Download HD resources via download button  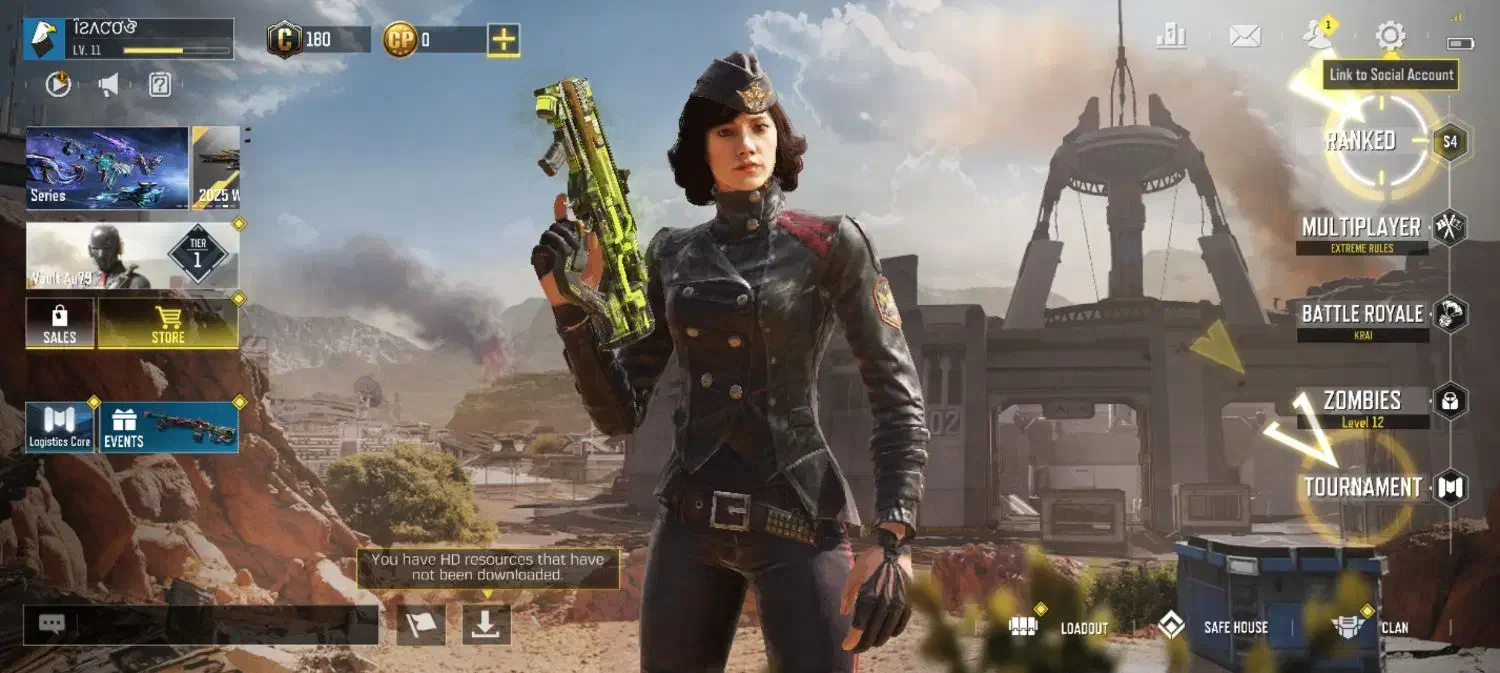(486, 624)
